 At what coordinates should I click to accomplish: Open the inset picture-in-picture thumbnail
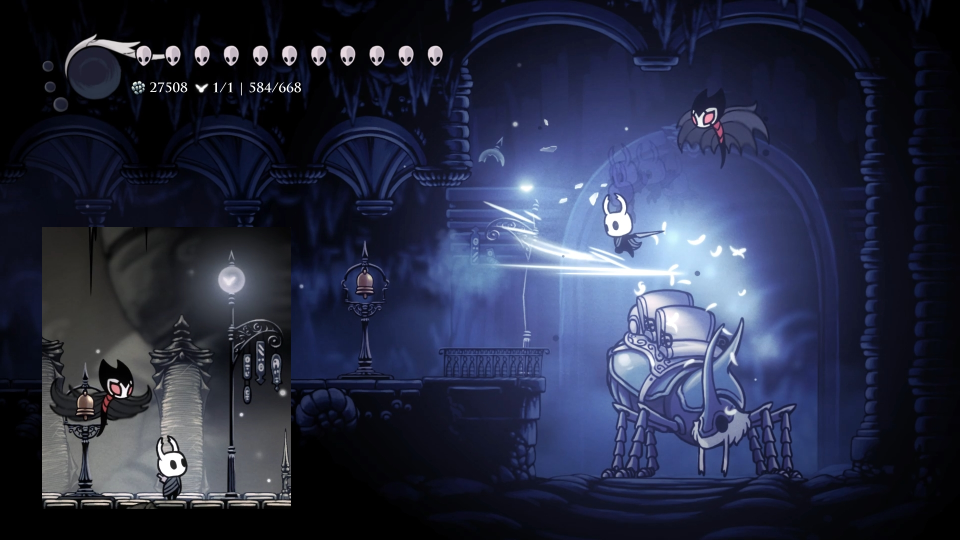click(166, 366)
